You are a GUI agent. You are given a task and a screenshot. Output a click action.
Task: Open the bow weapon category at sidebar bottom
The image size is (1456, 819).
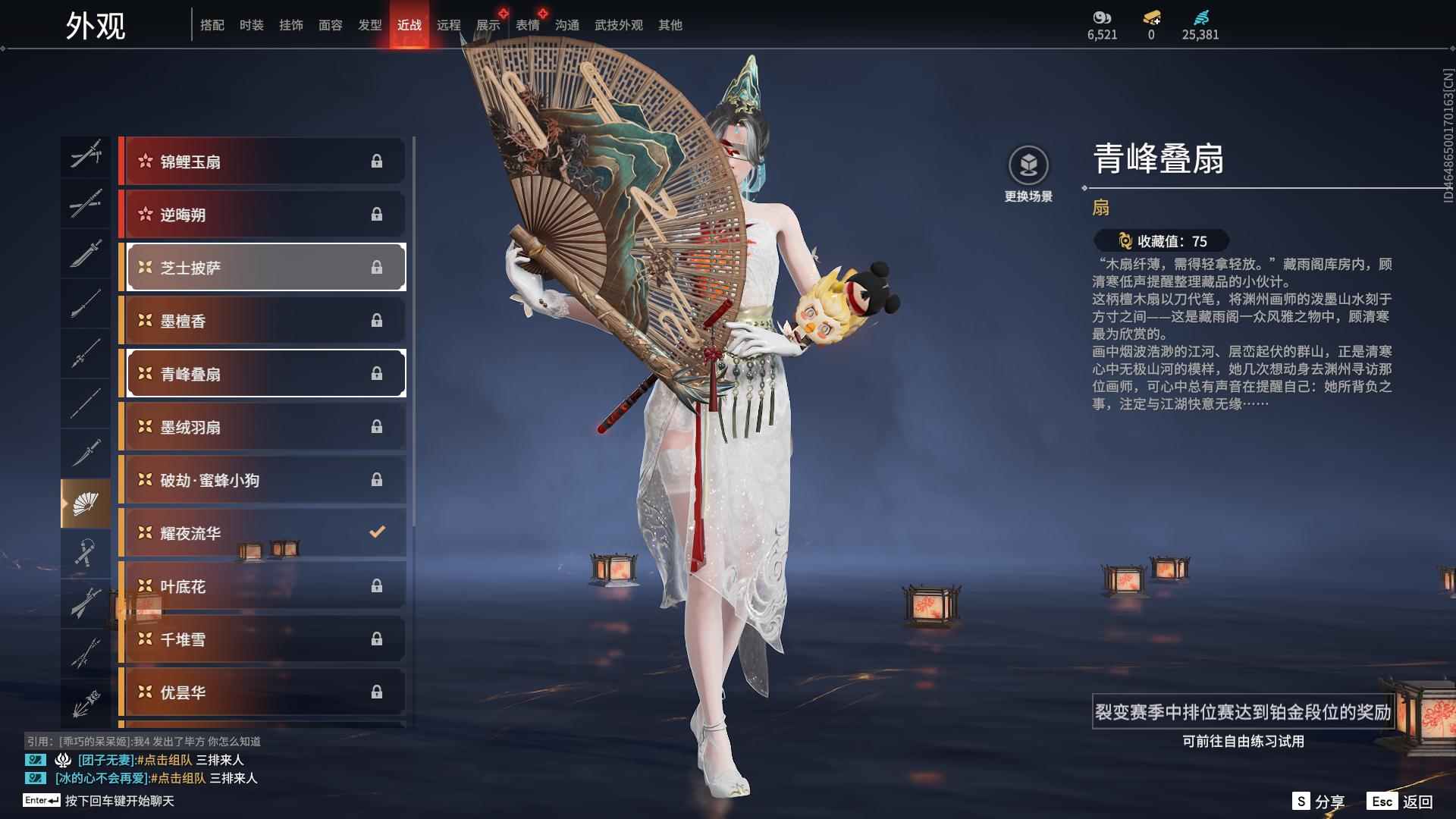pyautogui.click(x=86, y=701)
